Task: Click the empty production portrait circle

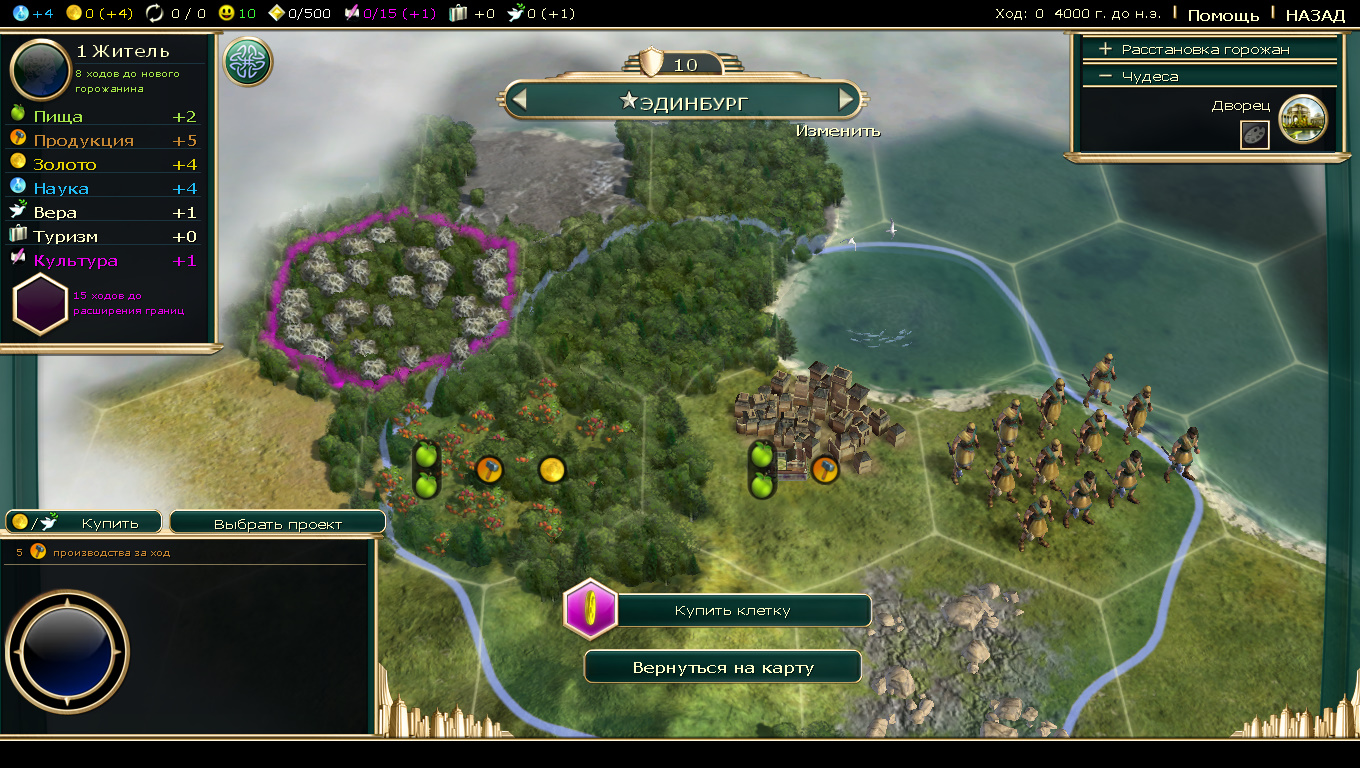Action: point(67,650)
